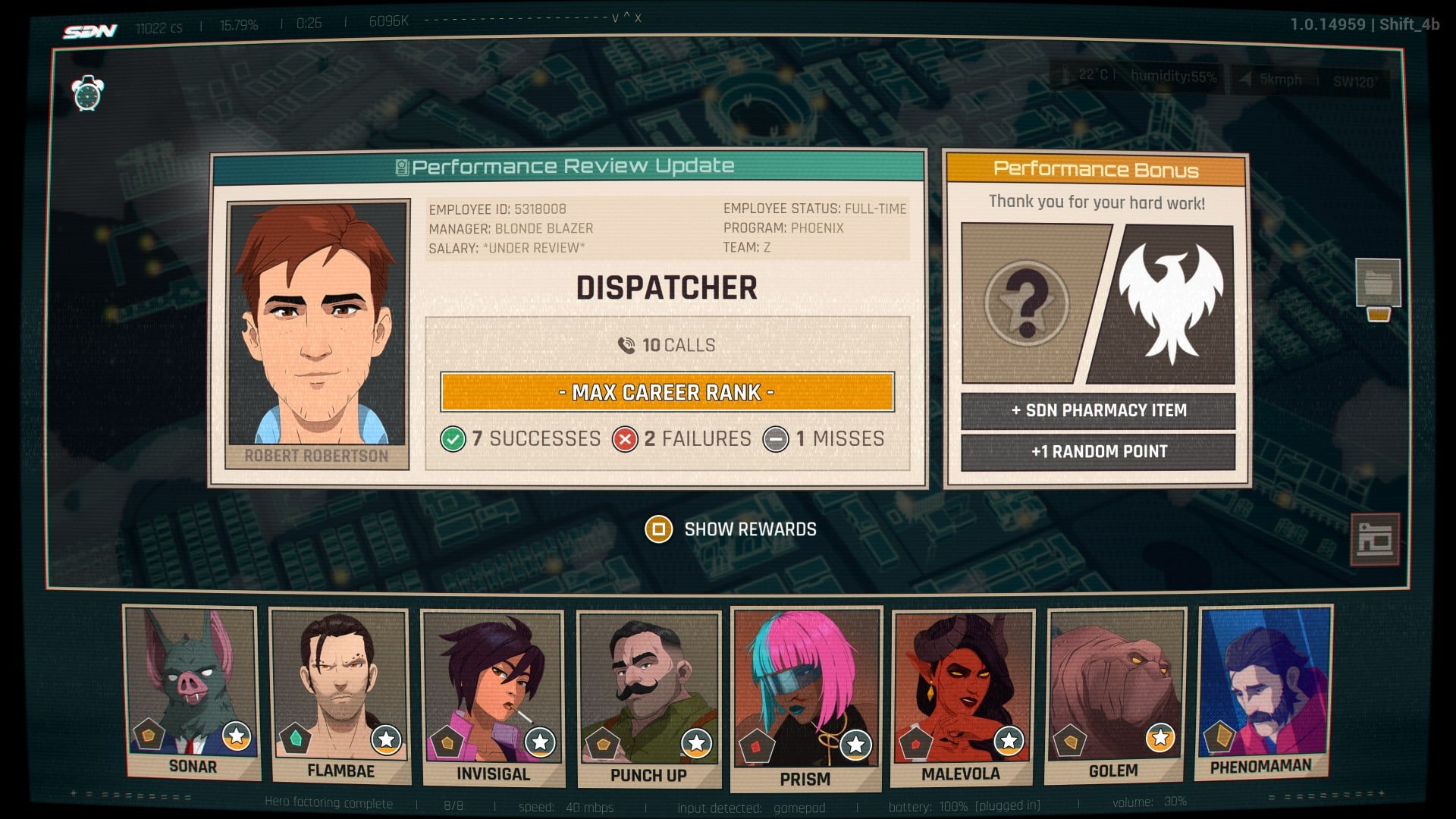Image resolution: width=1456 pixels, height=819 pixels.
Task: Select the green checkmark next to 7 SUCCESSES
Action: [453, 438]
